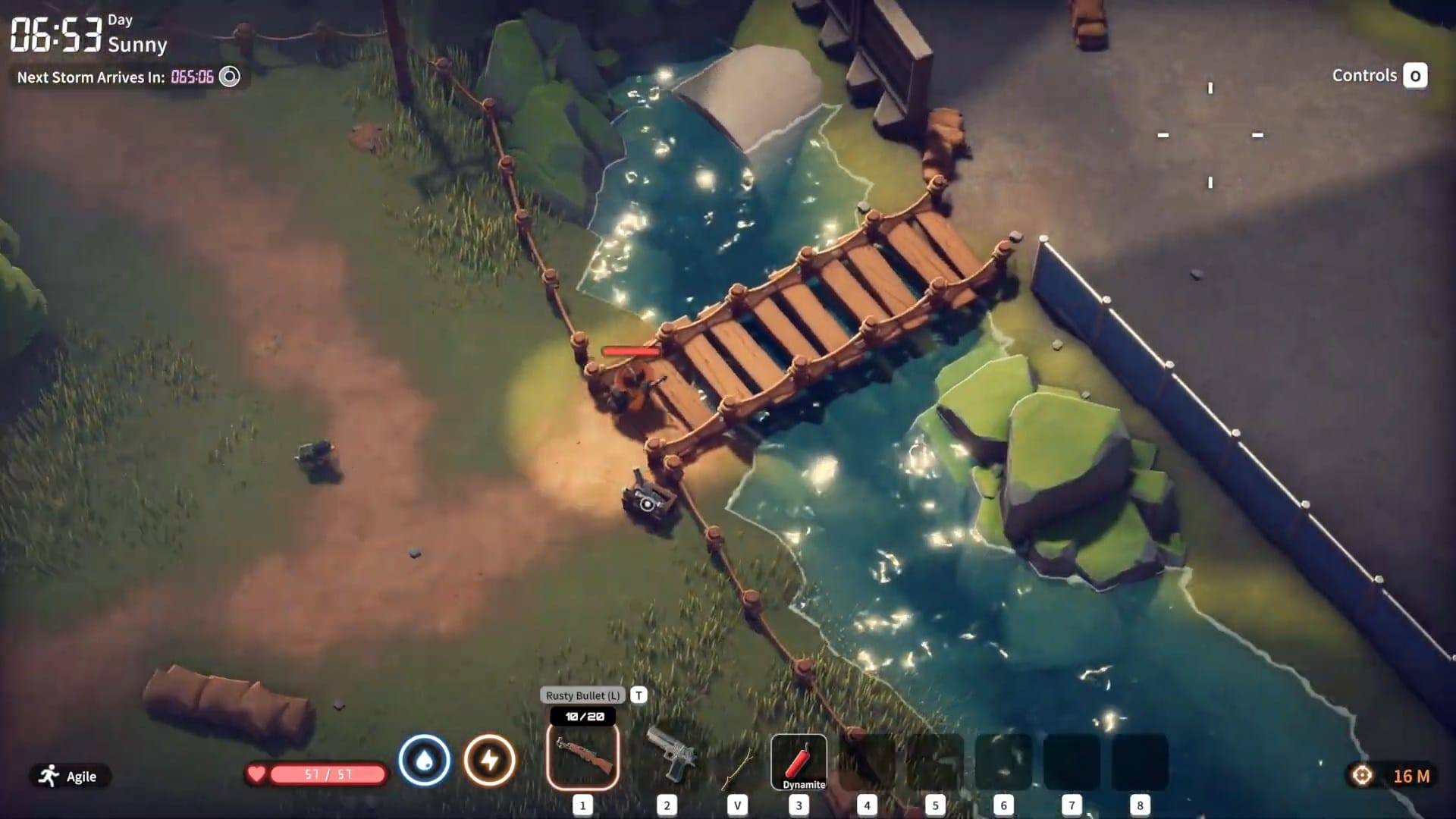Viewport: 1456px width, 819px height.
Task: Click the 10/20 ammo counter
Action: (x=582, y=715)
